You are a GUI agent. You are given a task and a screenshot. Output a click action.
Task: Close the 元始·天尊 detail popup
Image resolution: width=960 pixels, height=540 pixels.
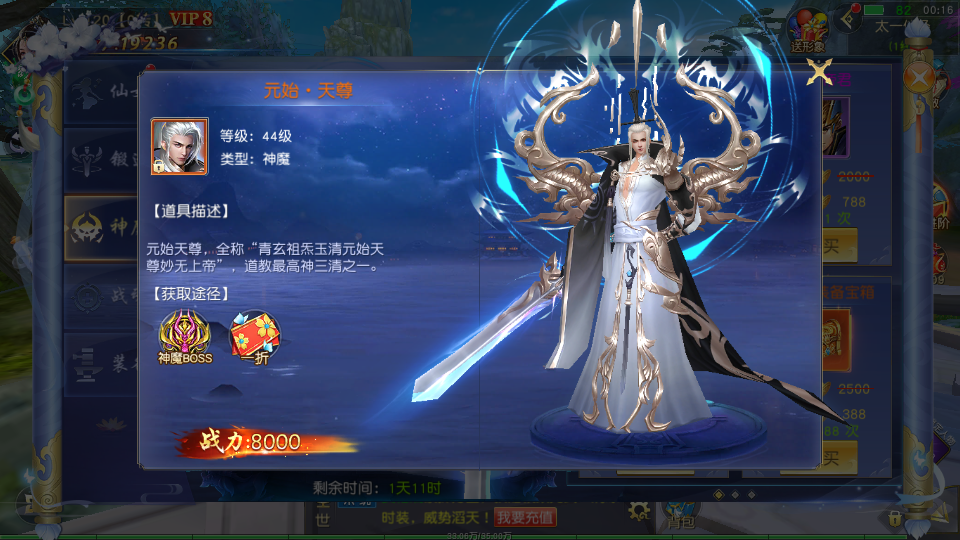[x=820, y=72]
